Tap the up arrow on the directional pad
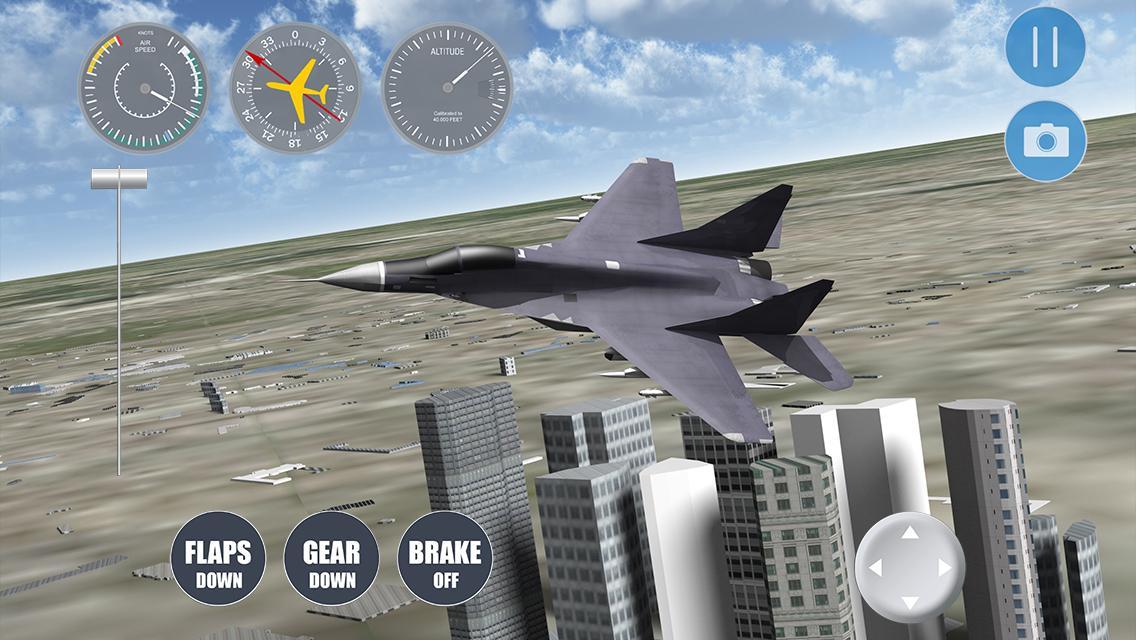1136x640 pixels. click(909, 533)
